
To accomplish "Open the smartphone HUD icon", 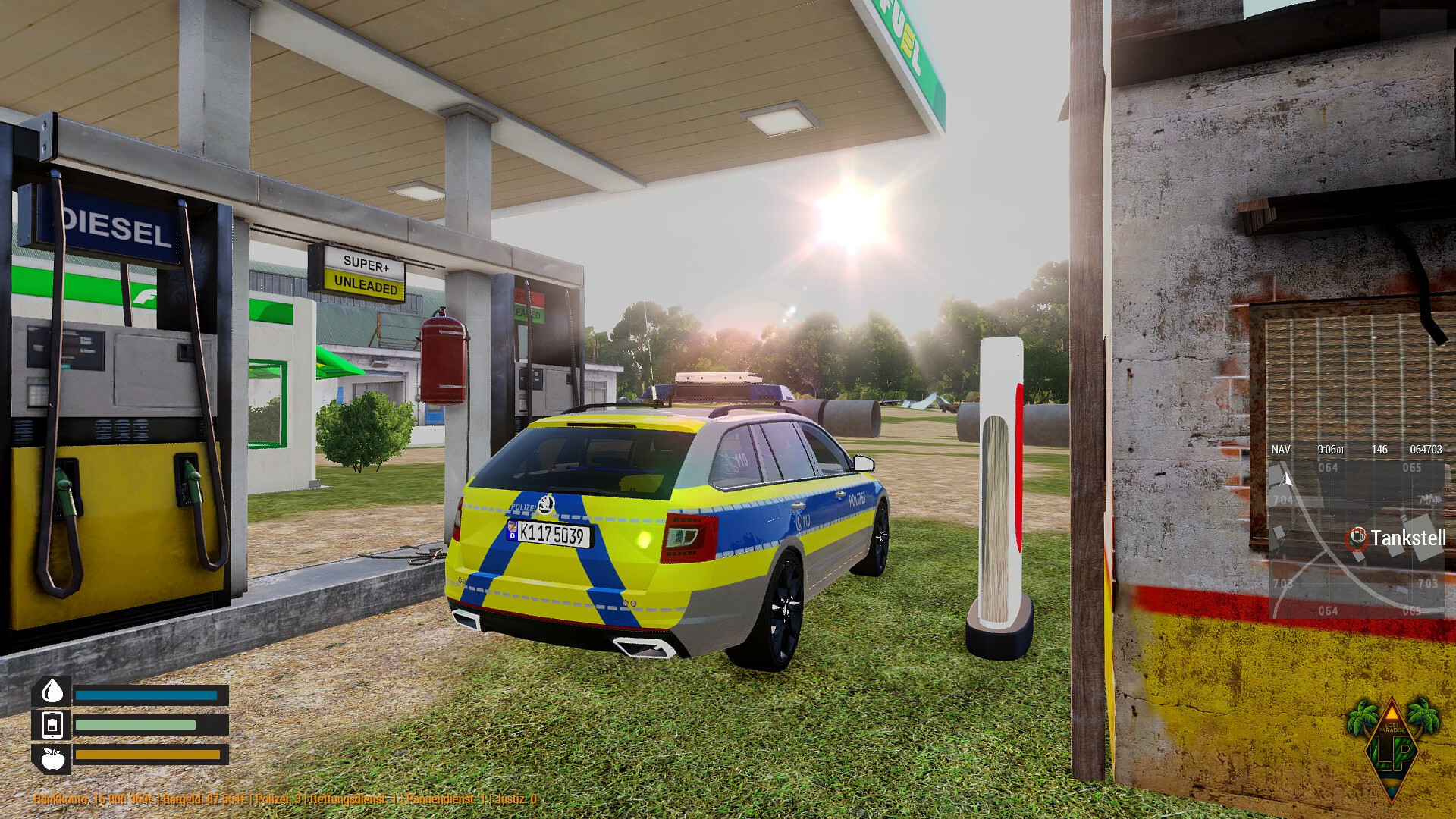I will [x=52, y=725].
